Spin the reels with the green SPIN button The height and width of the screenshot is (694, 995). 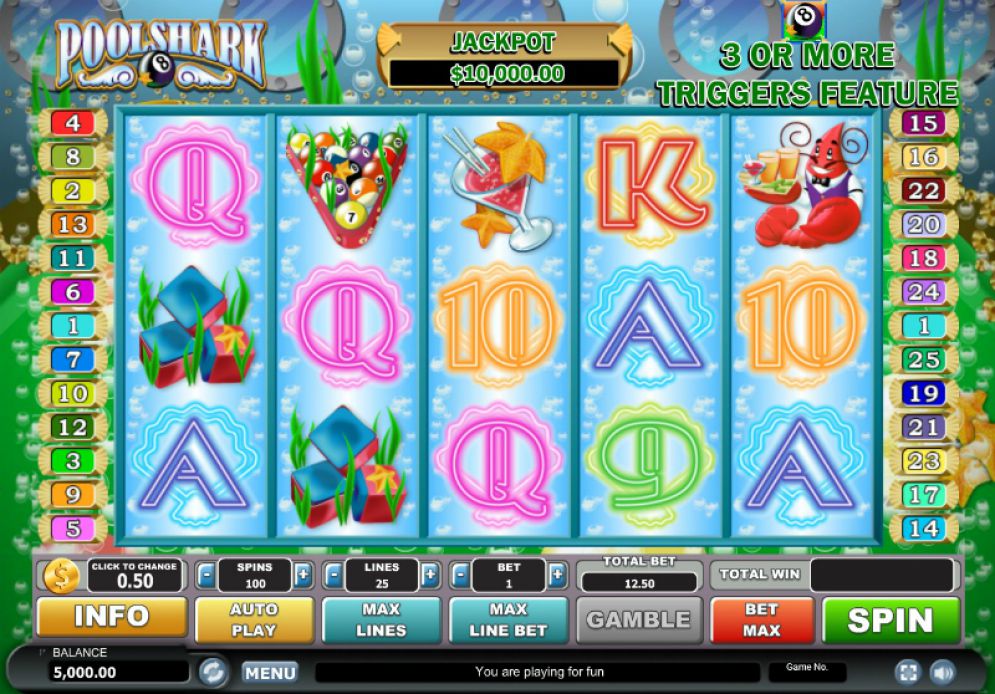890,620
